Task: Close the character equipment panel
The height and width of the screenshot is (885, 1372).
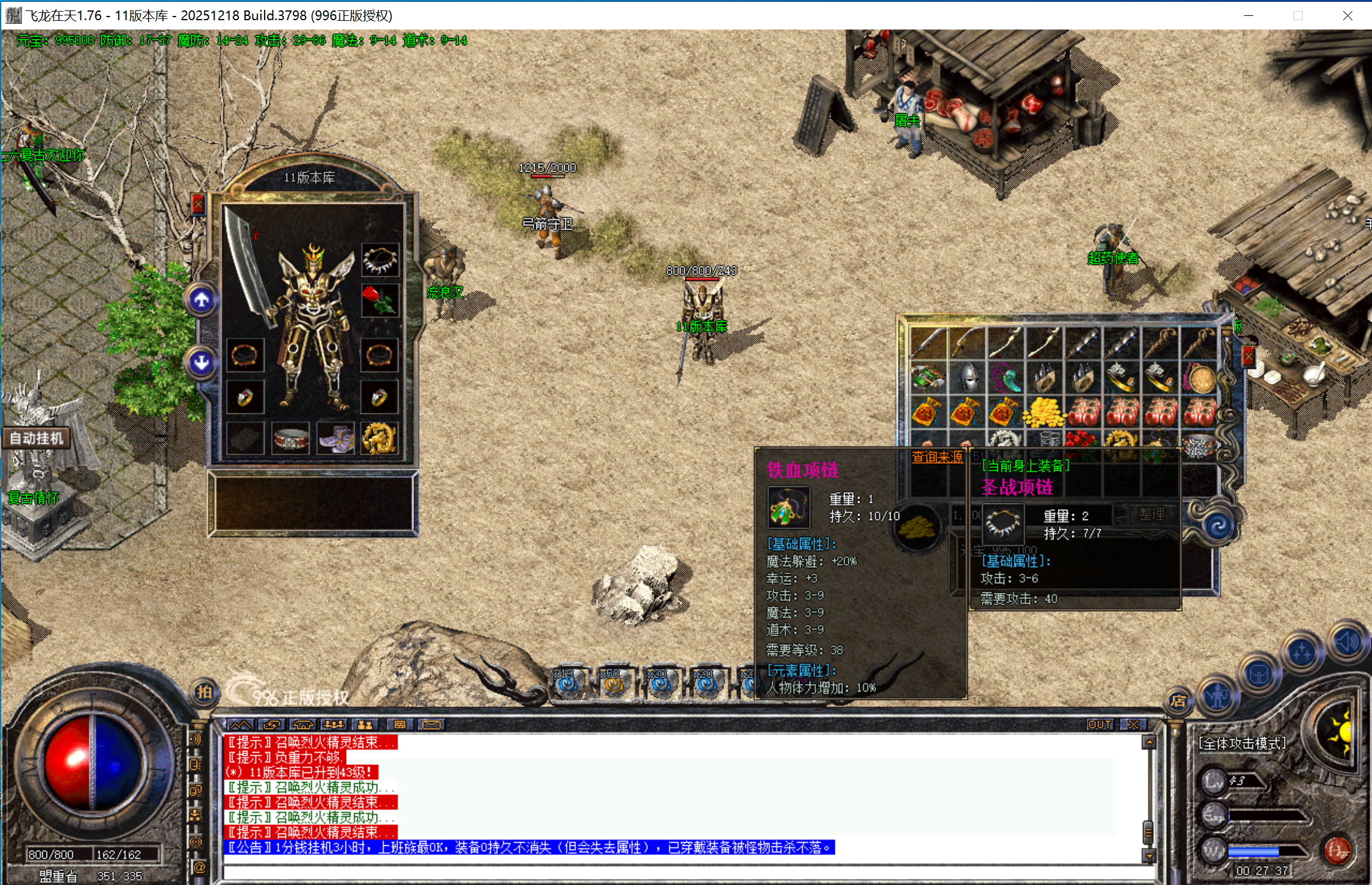Action: point(198,205)
